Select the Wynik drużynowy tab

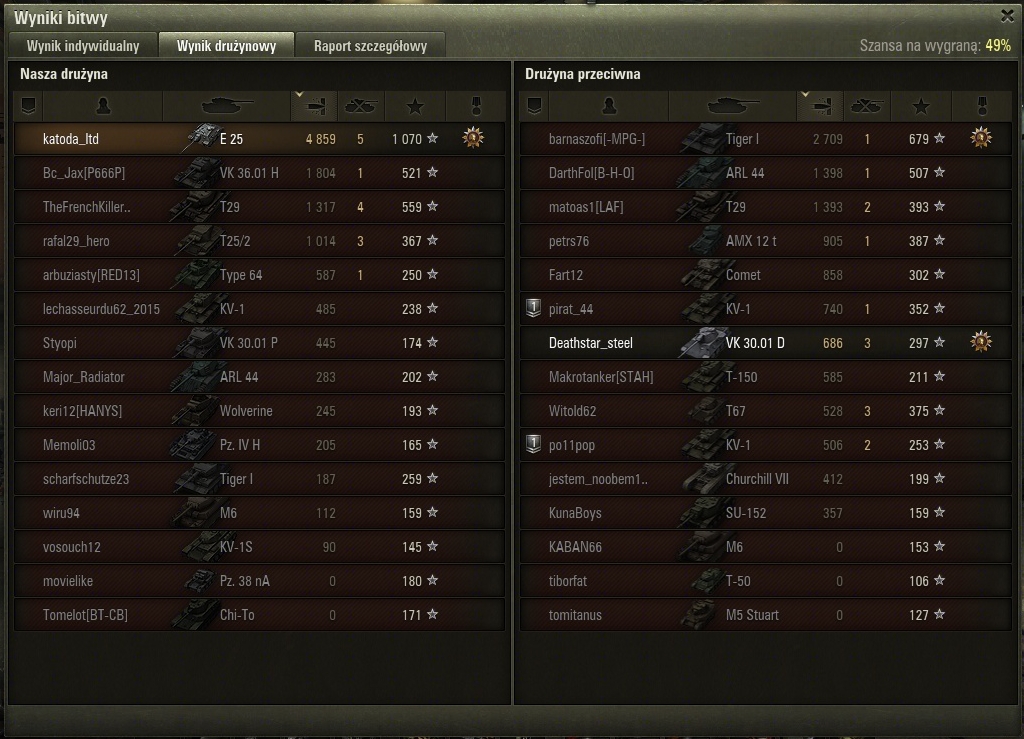(226, 46)
